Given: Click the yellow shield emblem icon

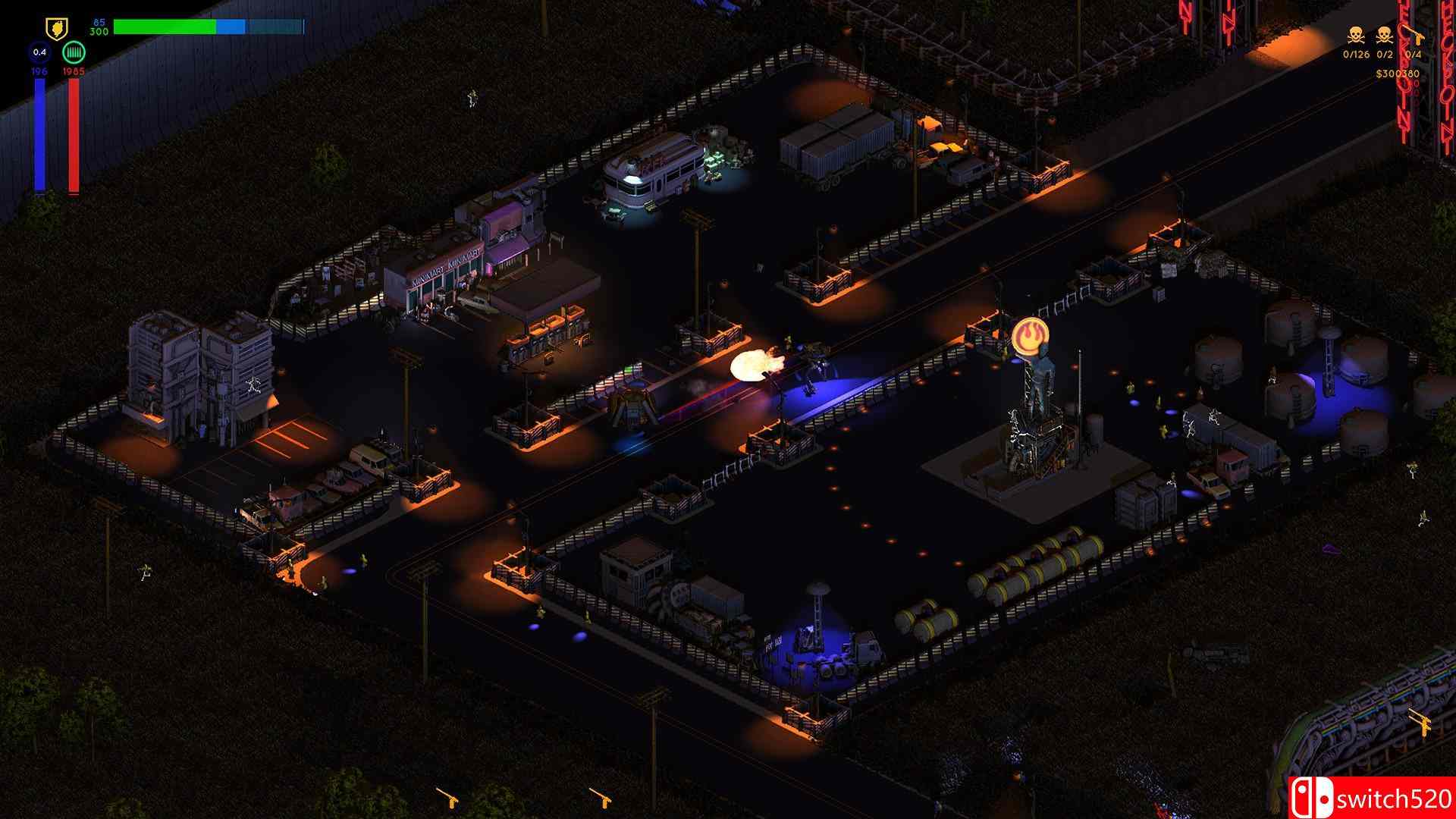Looking at the screenshot, I should pyautogui.click(x=56, y=27).
